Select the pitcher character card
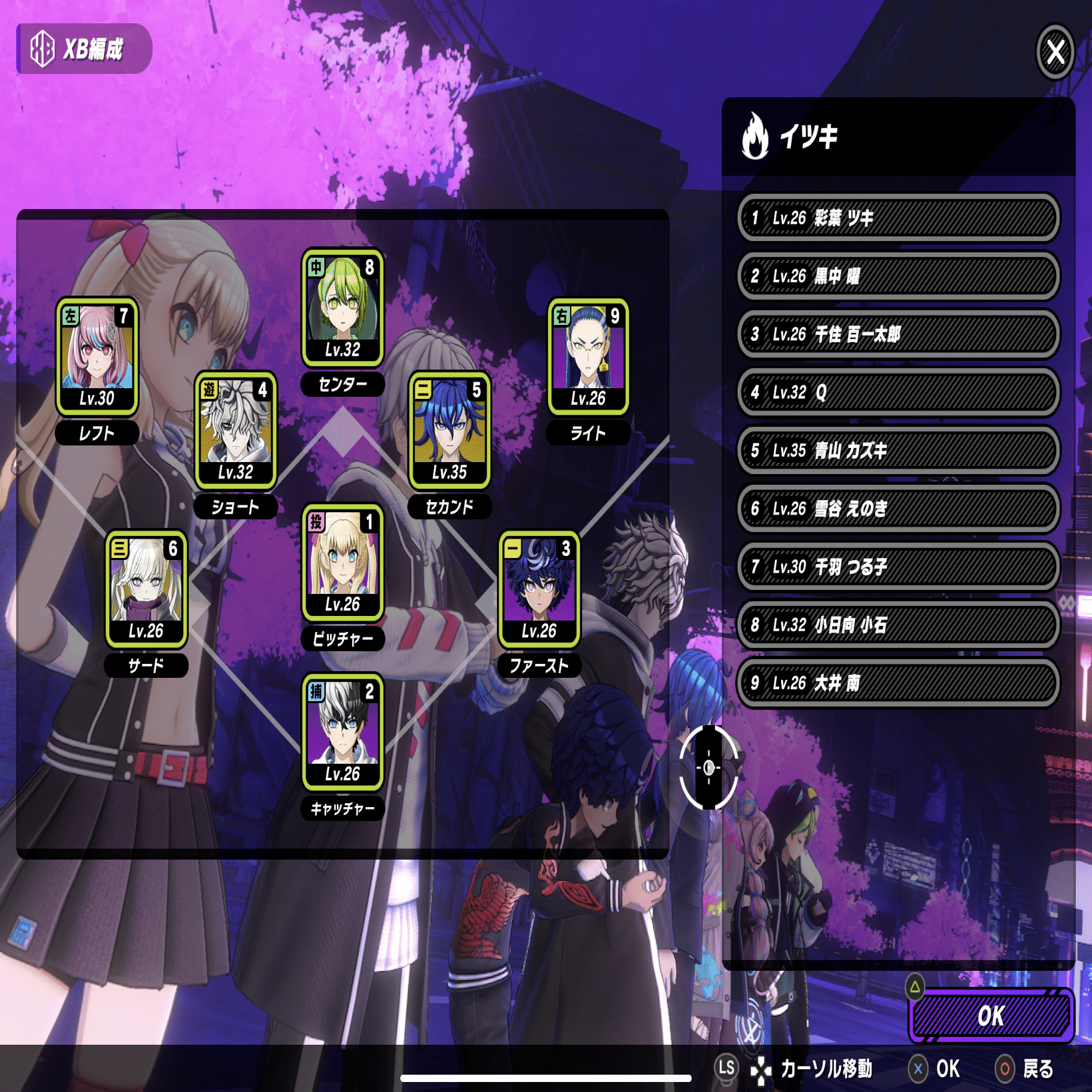This screenshot has width=1092, height=1092. pos(342,563)
